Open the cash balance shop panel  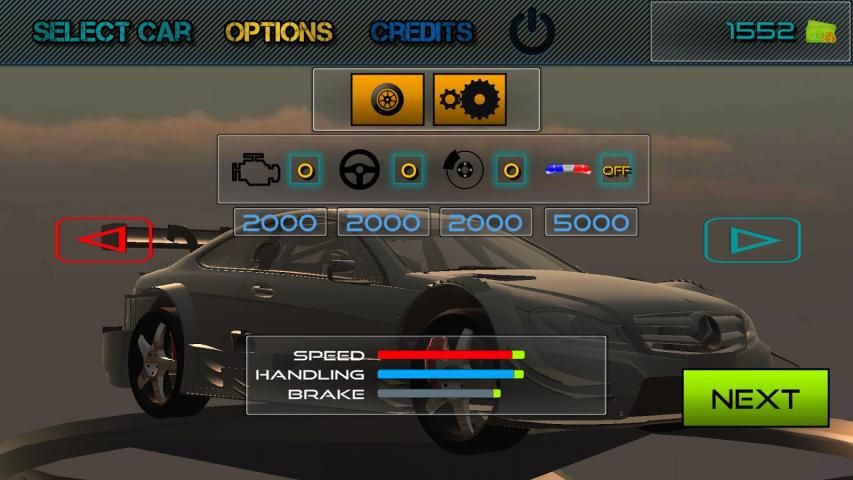749,32
